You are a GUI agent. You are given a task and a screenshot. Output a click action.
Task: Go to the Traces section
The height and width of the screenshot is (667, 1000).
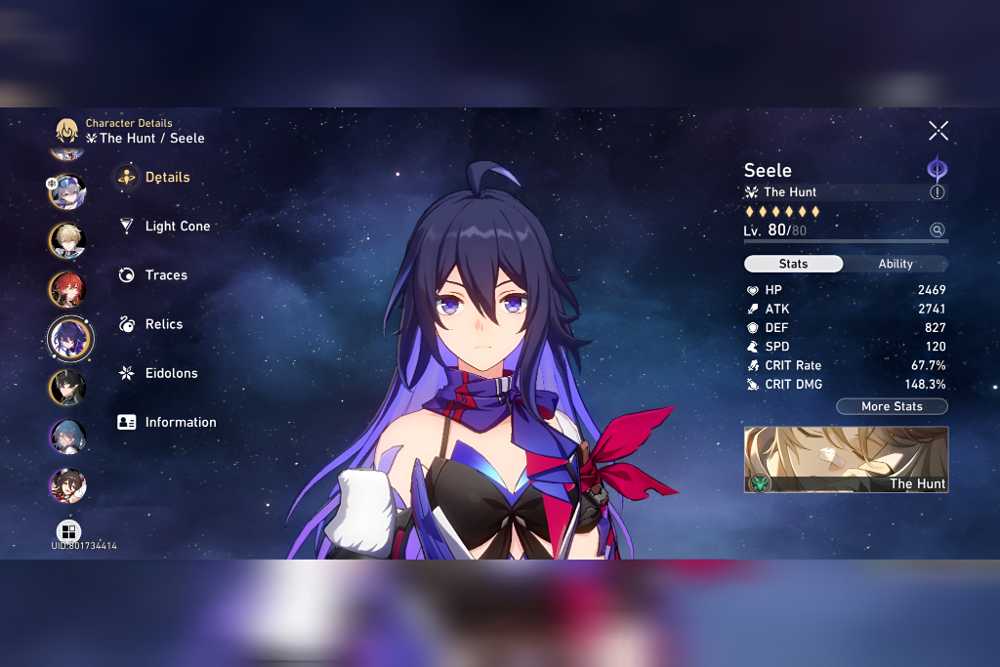(165, 275)
